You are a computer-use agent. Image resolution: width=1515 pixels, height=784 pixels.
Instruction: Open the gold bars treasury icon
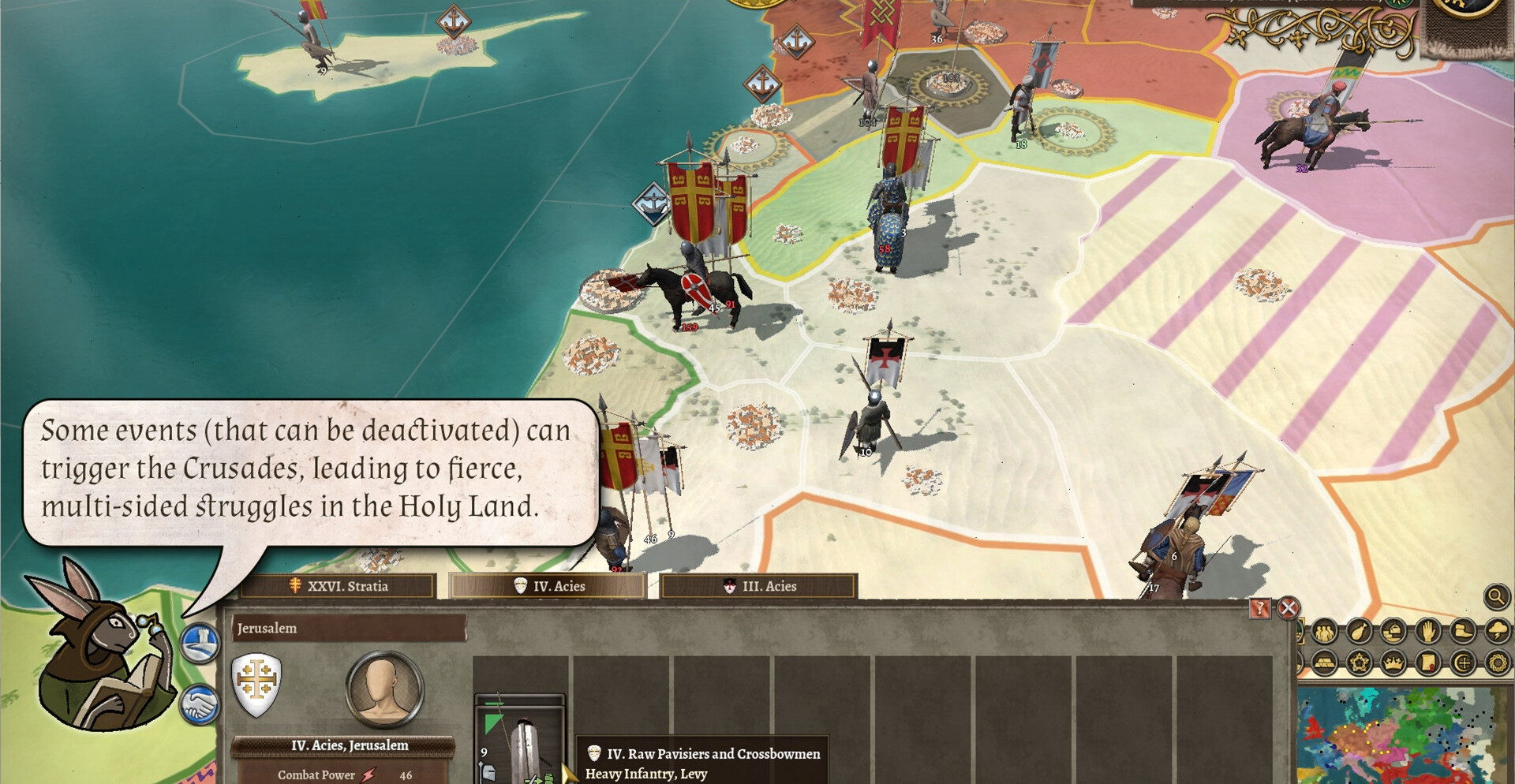pyautogui.click(x=1325, y=663)
